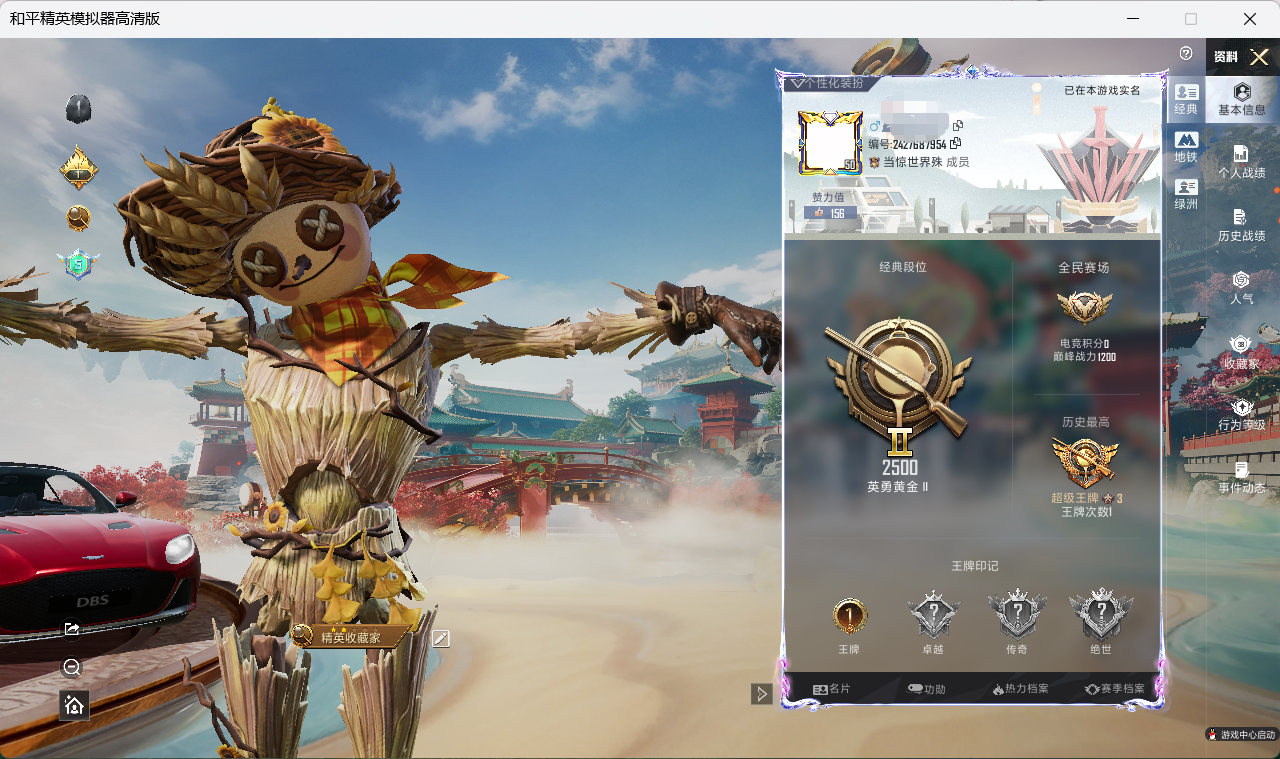Show the 热力档案 tab

click(1020, 689)
